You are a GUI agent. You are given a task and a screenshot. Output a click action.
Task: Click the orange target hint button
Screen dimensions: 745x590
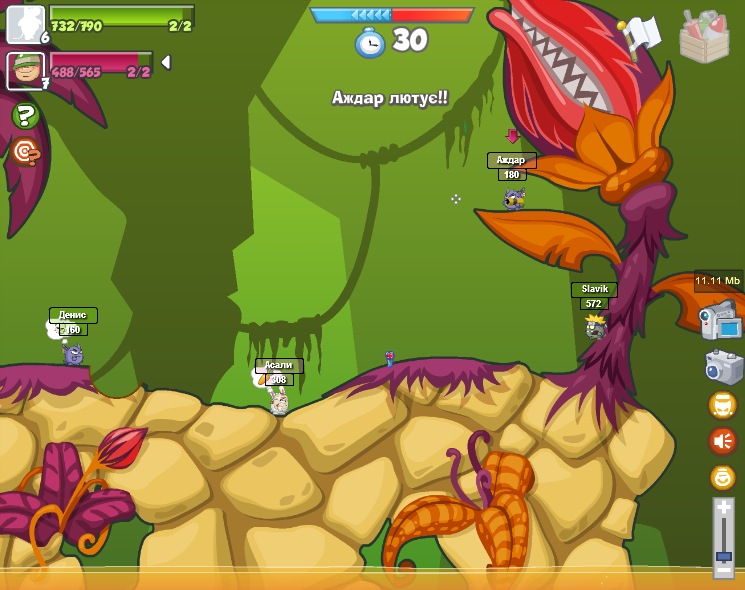(25, 152)
